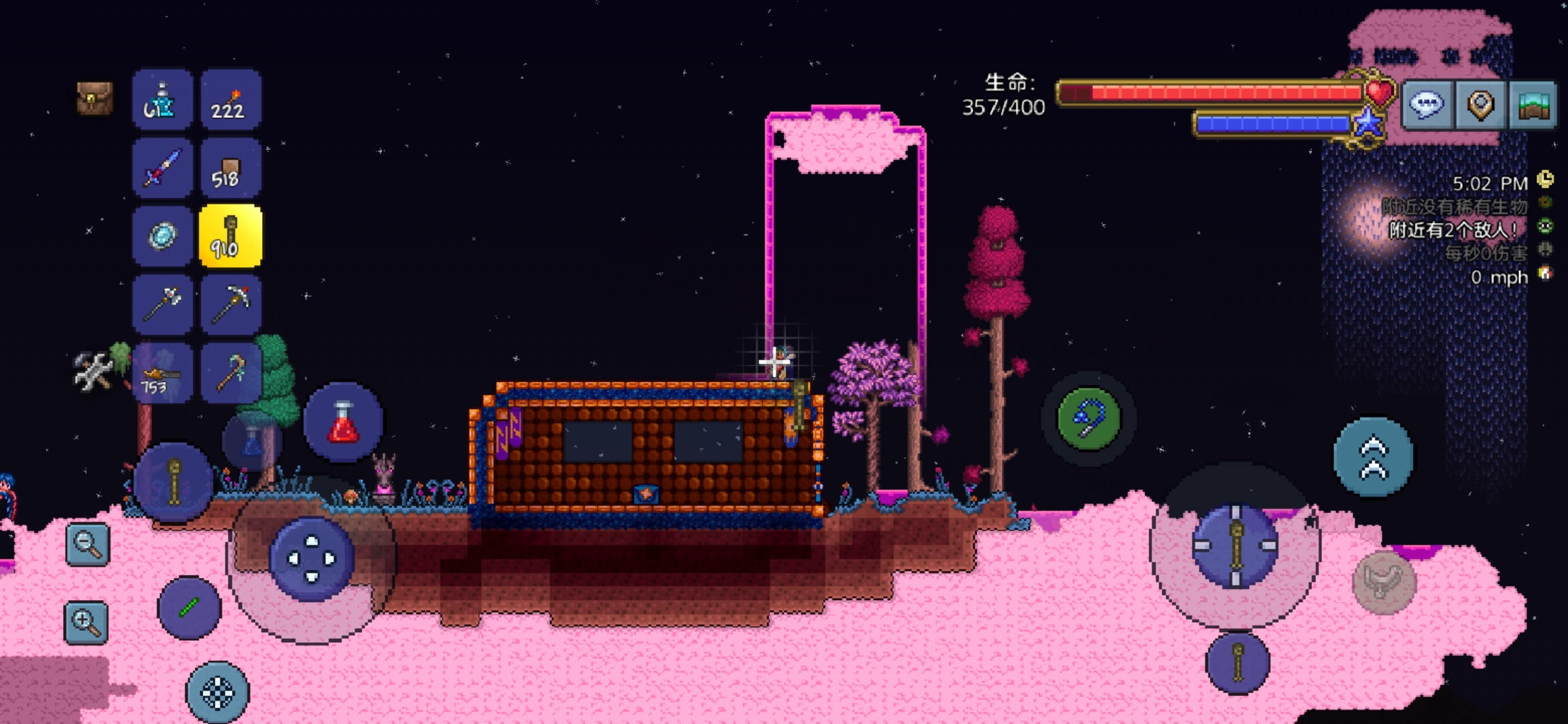Open the wrench settings icon
Viewport: 1568px width, 724px height.
click(93, 371)
